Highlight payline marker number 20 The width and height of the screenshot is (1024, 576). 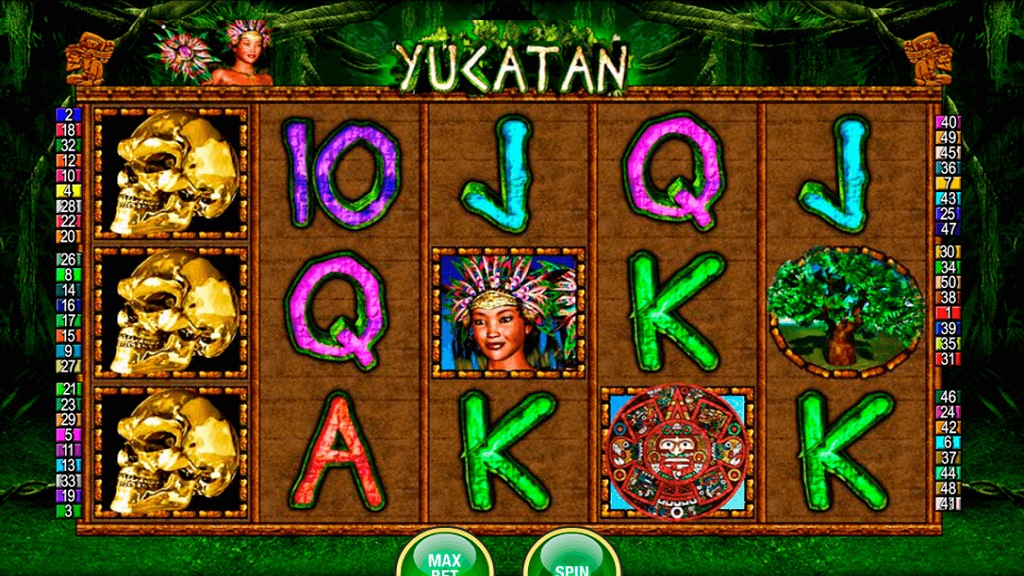pos(68,236)
